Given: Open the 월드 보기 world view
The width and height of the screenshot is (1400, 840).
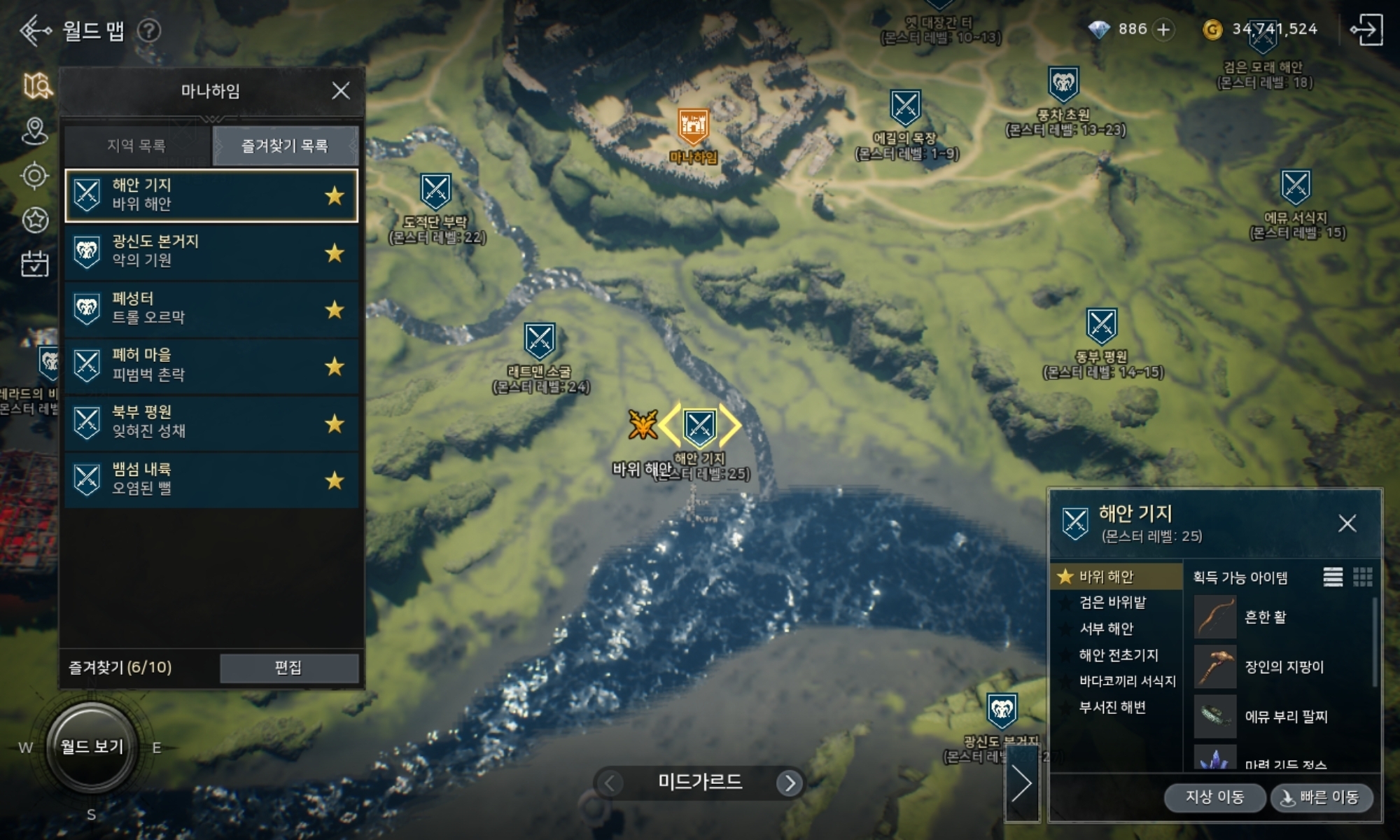Looking at the screenshot, I should pyautogui.click(x=92, y=746).
